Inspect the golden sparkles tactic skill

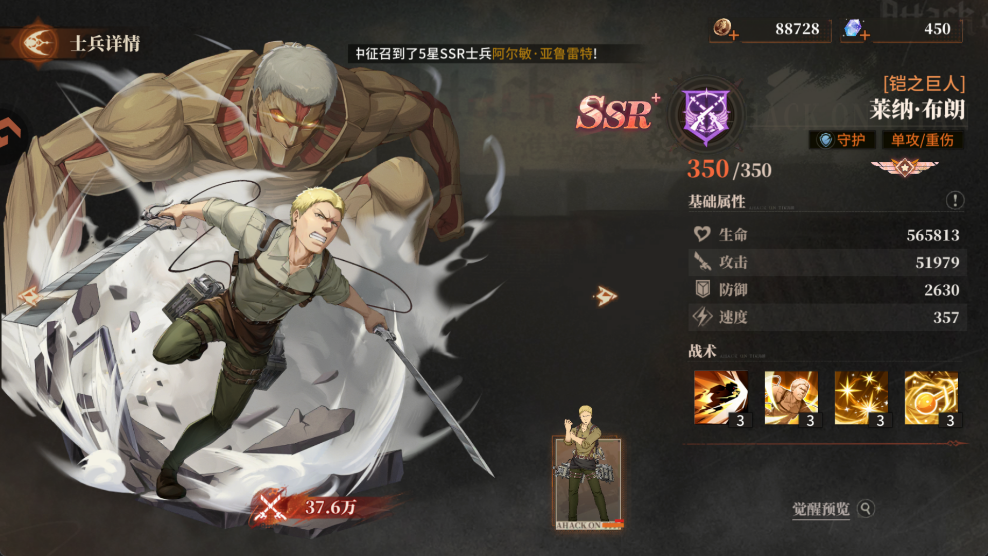click(x=861, y=398)
